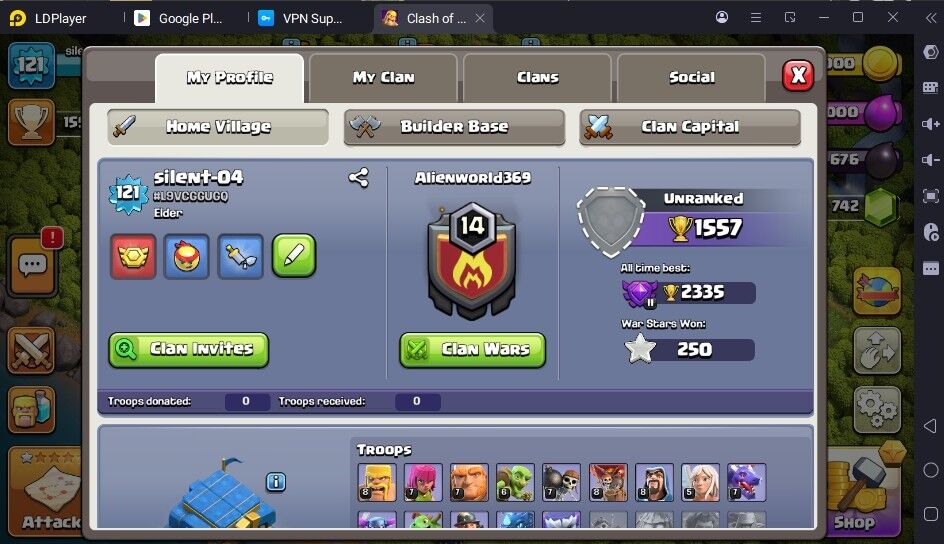Viewport: 944px width, 544px height.
Task: Open the Clans tab
Action: 537,77
